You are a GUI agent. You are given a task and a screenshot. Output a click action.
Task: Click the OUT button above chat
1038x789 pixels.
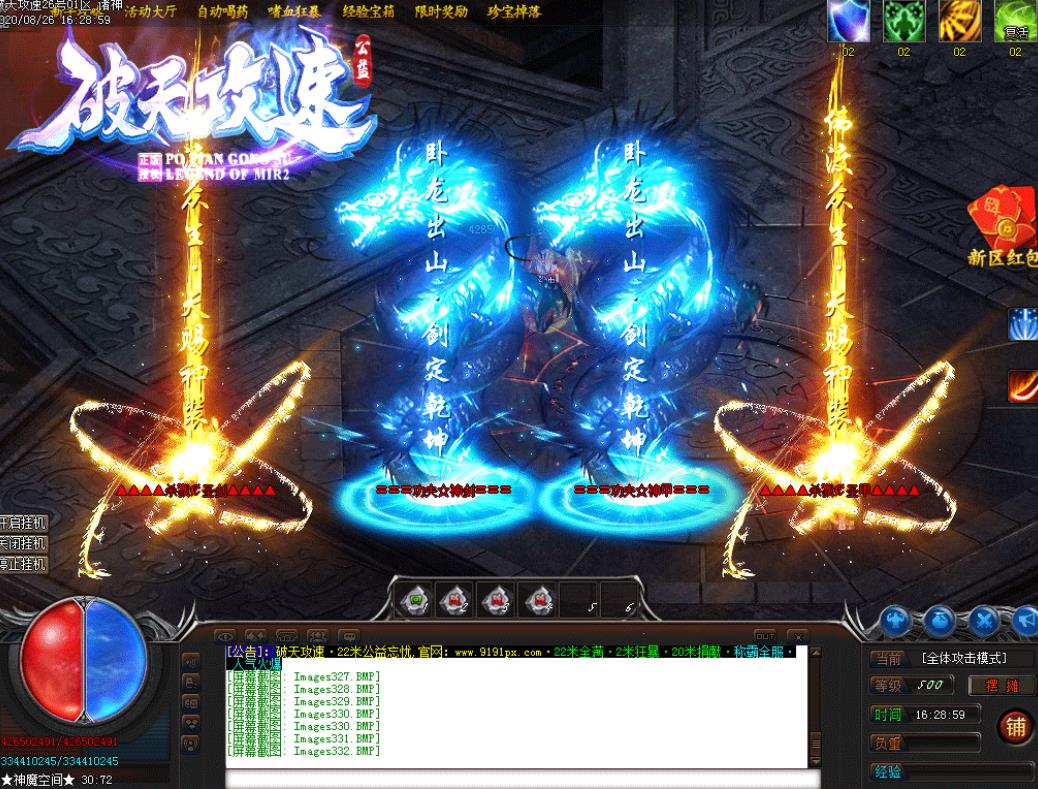pyautogui.click(x=765, y=636)
